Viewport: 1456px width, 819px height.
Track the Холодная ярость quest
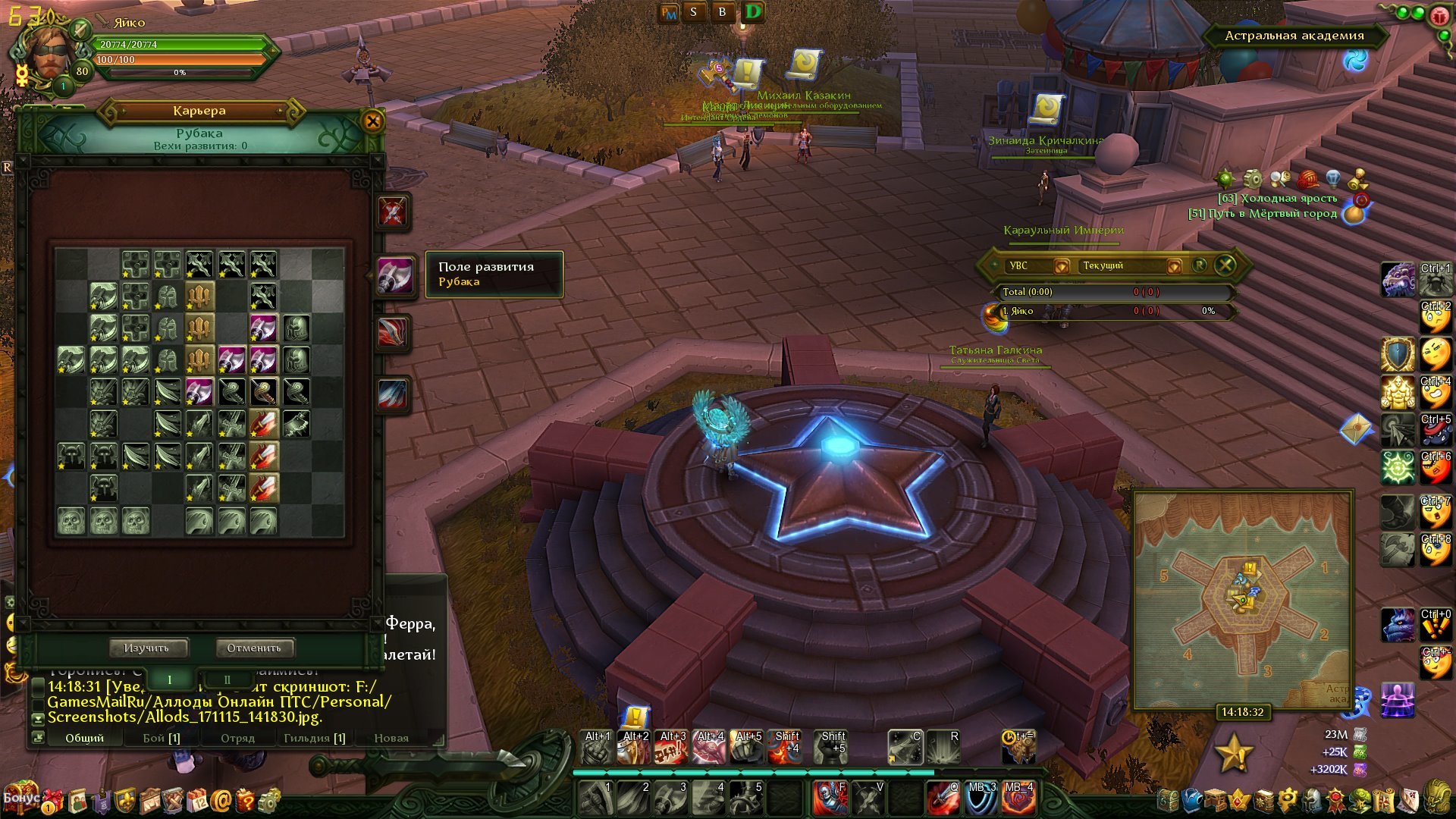pos(1277,199)
